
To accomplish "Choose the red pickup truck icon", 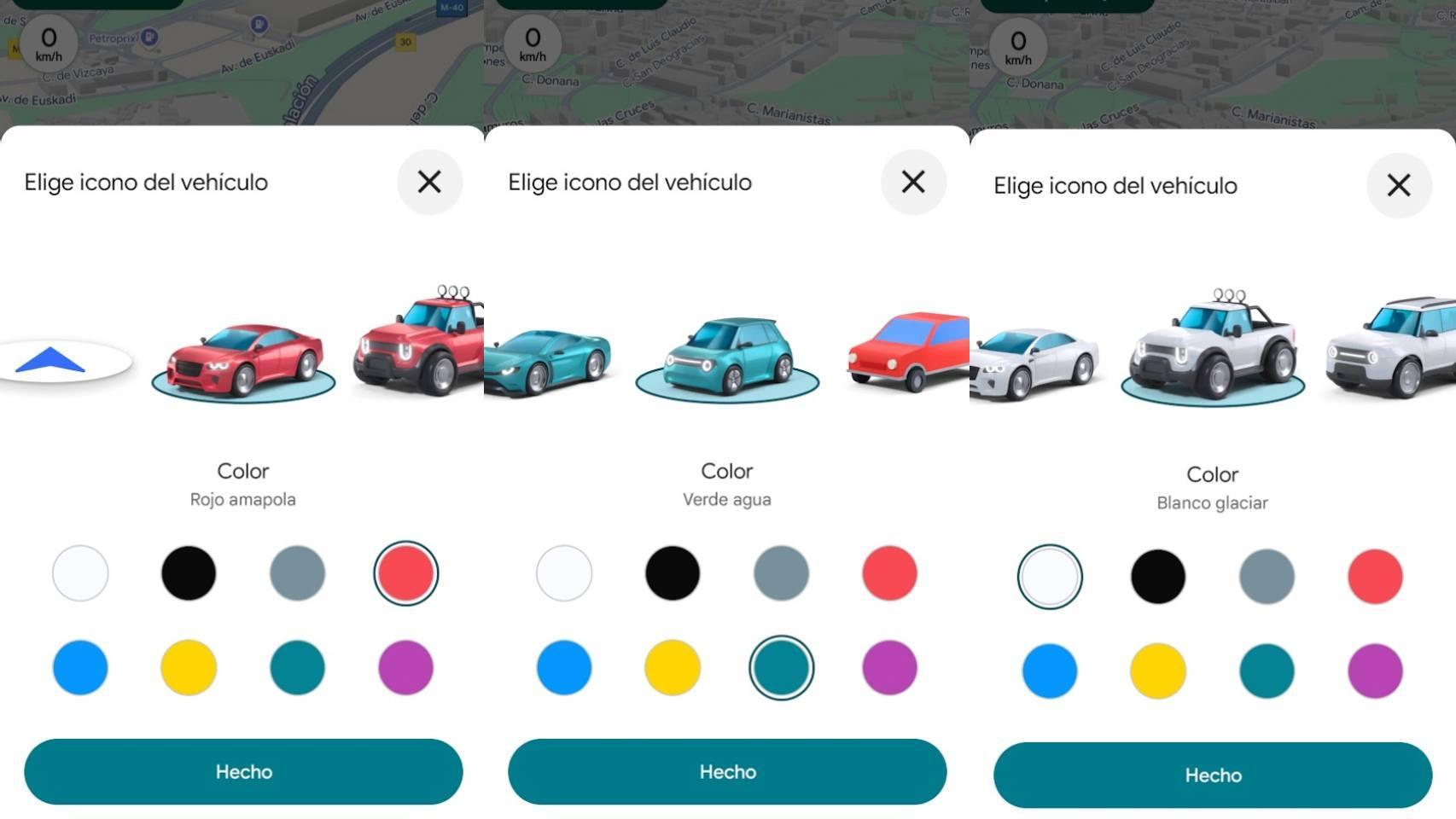I will coord(418,341).
